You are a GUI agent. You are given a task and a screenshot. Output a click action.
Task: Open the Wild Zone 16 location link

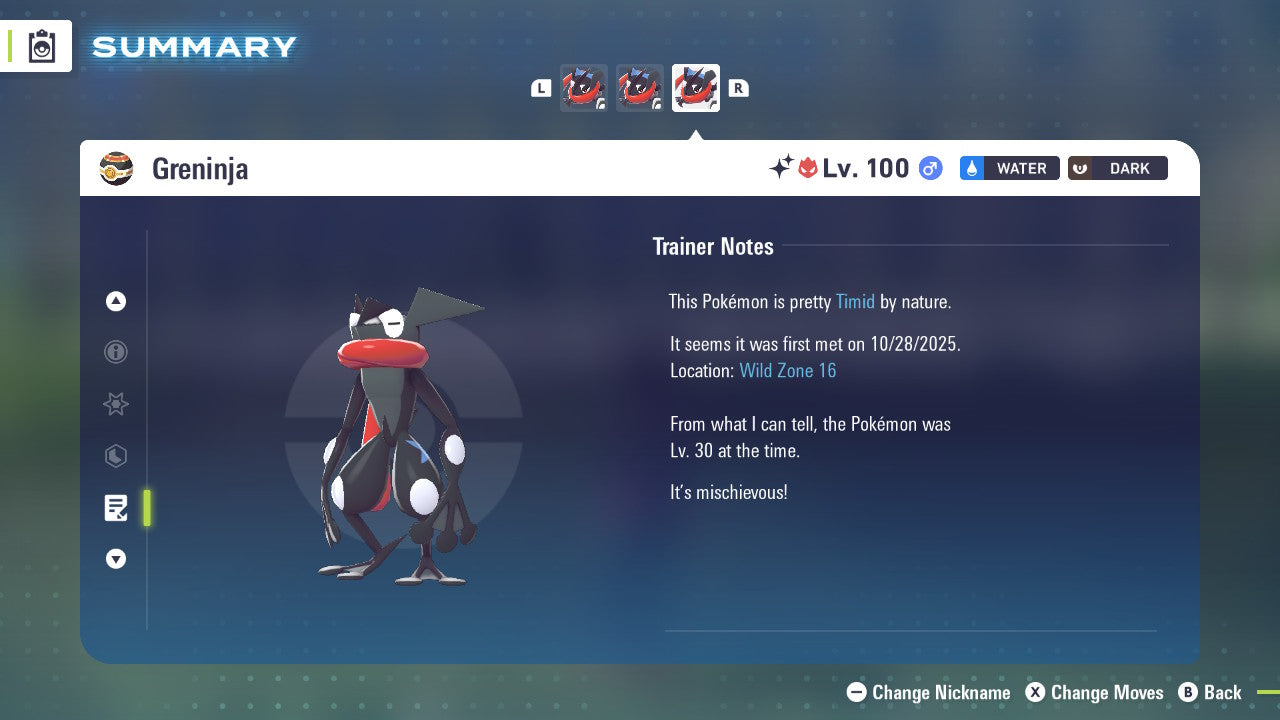click(x=788, y=370)
